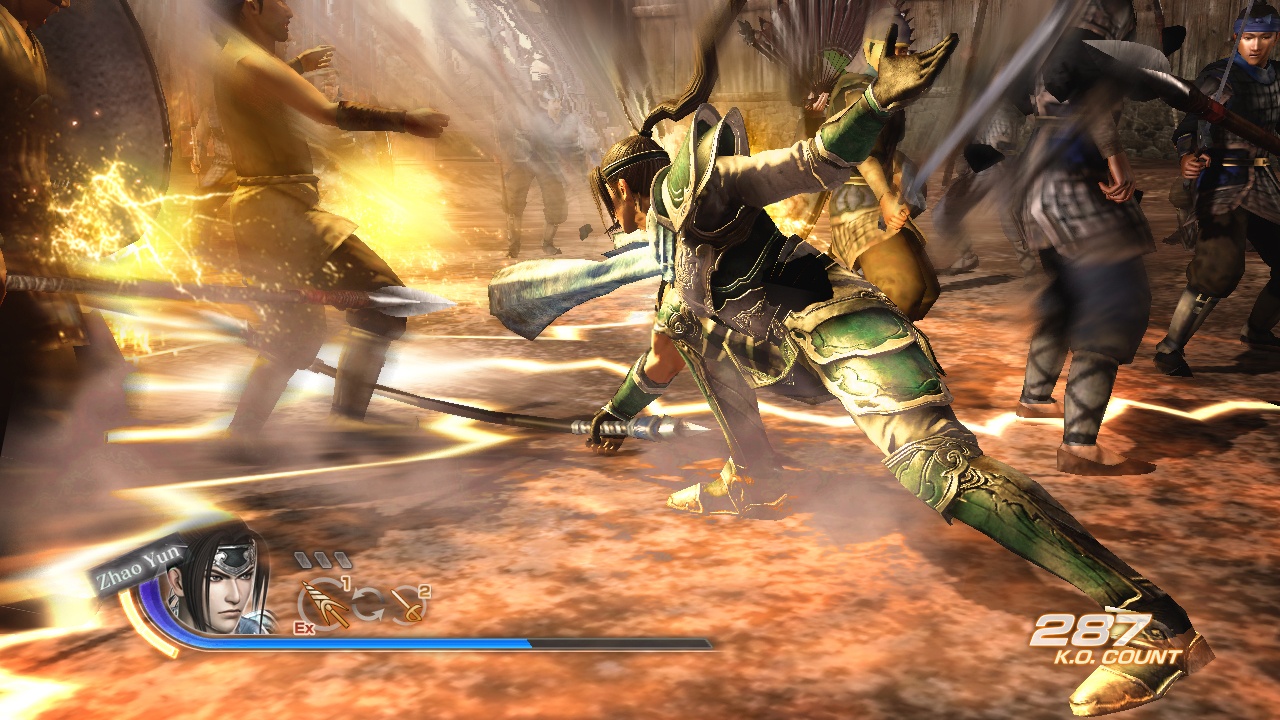The height and width of the screenshot is (720, 1280).
Task: Click the first Musou gauge segment
Action: [304, 558]
